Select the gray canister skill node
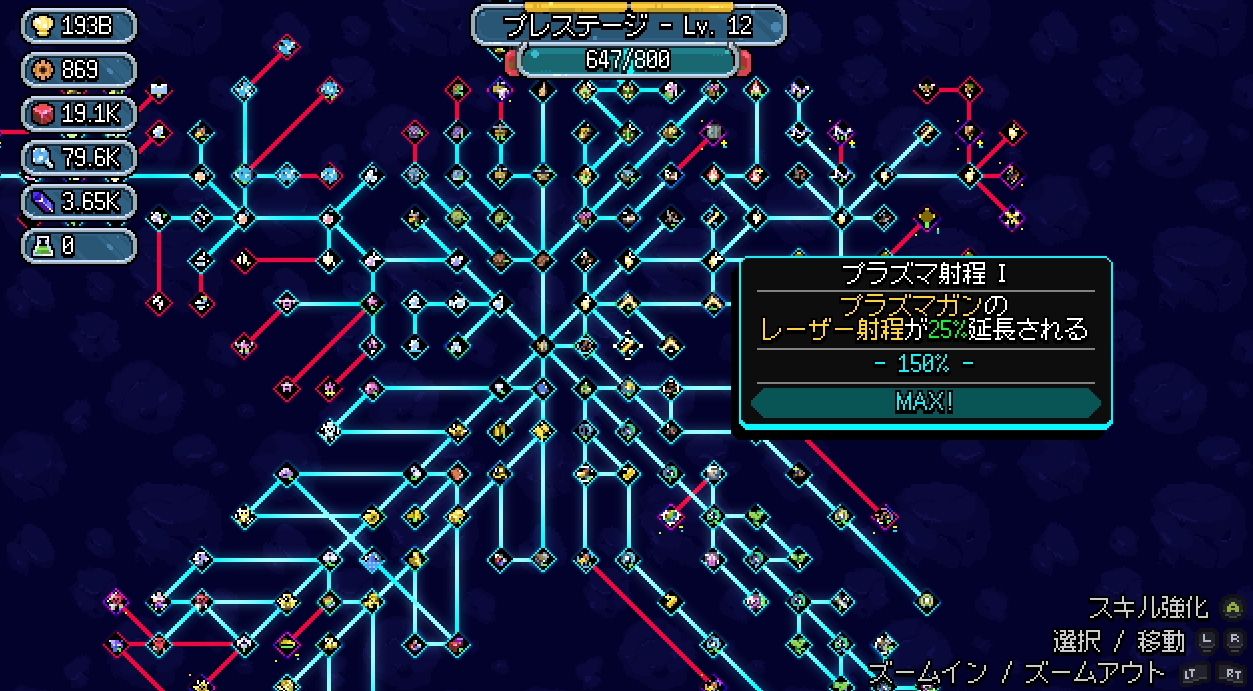This screenshot has width=1253, height=691. tap(714, 131)
